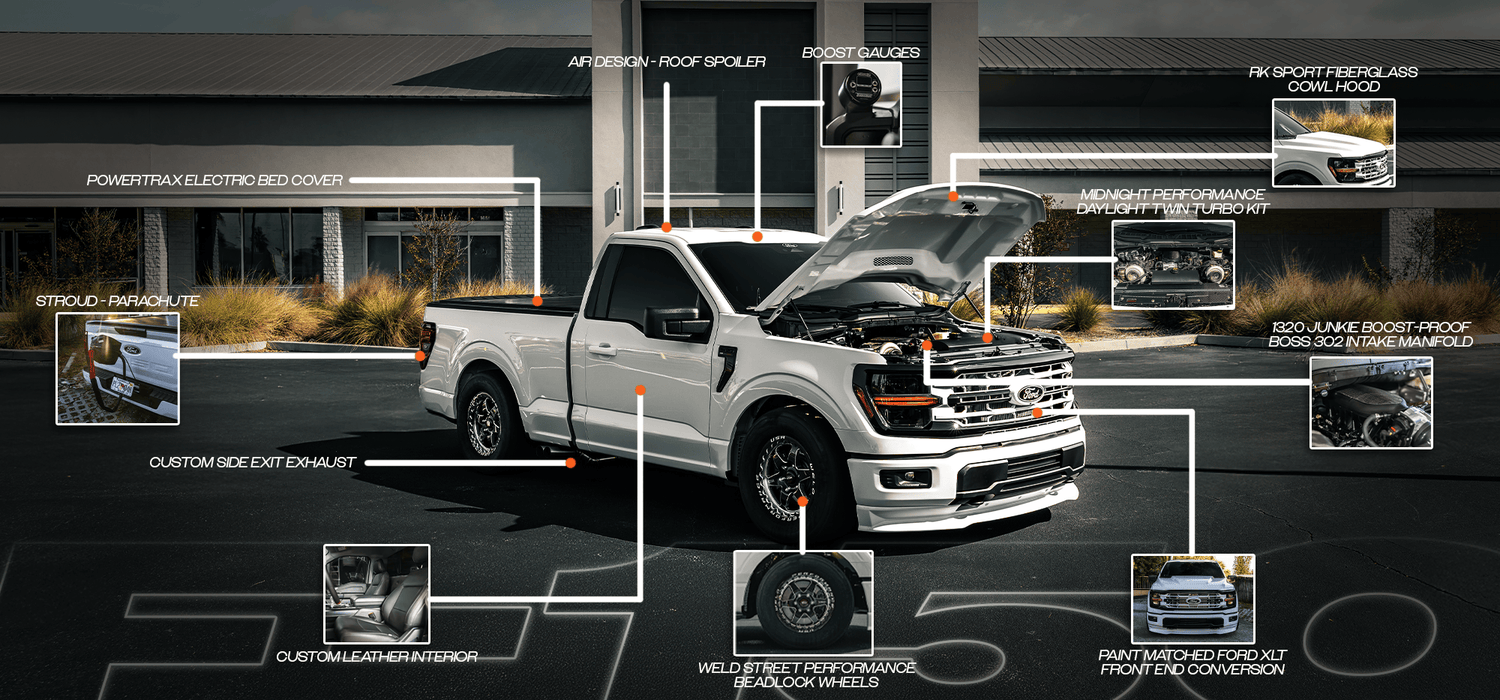Click the Boss 302 intake manifold thumbnail
Screen dimensions: 1500x700
[1371, 403]
